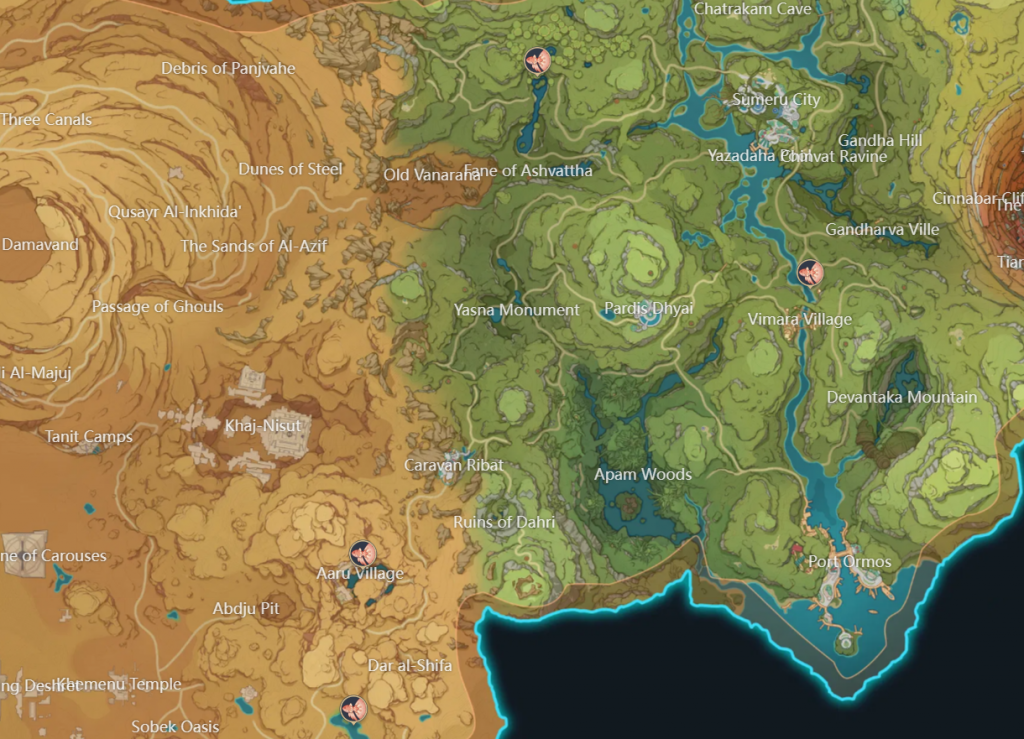The height and width of the screenshot is (739, 1024).
Task: Show the fish marker below Dar al-Shifa
Action: (351, 709)
